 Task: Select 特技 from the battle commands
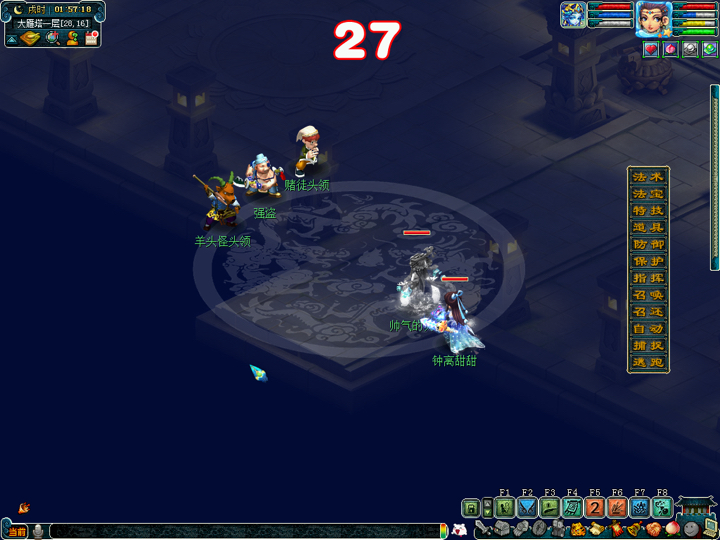pyautogui.click(x=648, y=210)
